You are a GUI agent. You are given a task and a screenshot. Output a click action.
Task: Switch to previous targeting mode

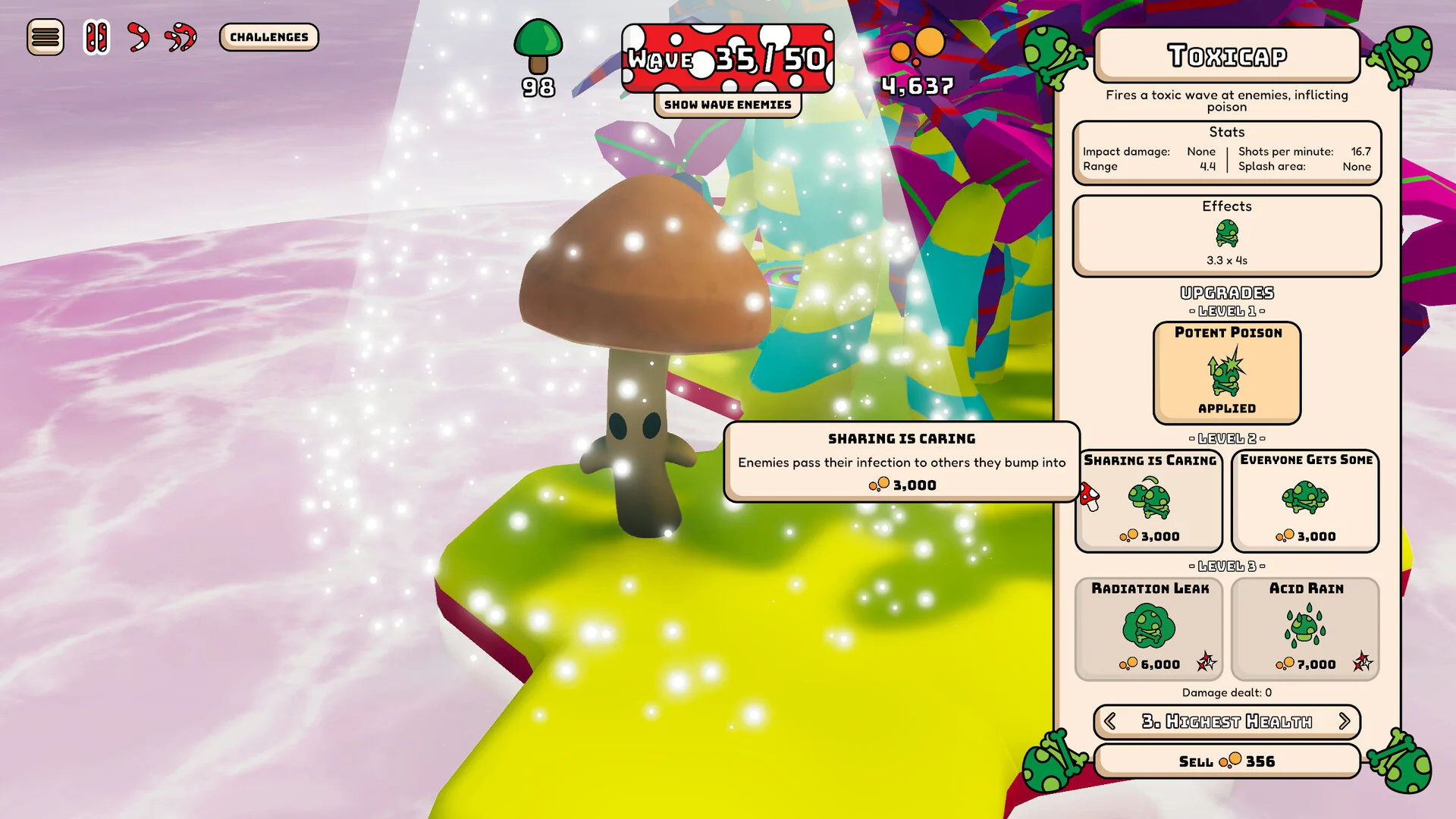pyautogui.click(x=1110, y=721)
